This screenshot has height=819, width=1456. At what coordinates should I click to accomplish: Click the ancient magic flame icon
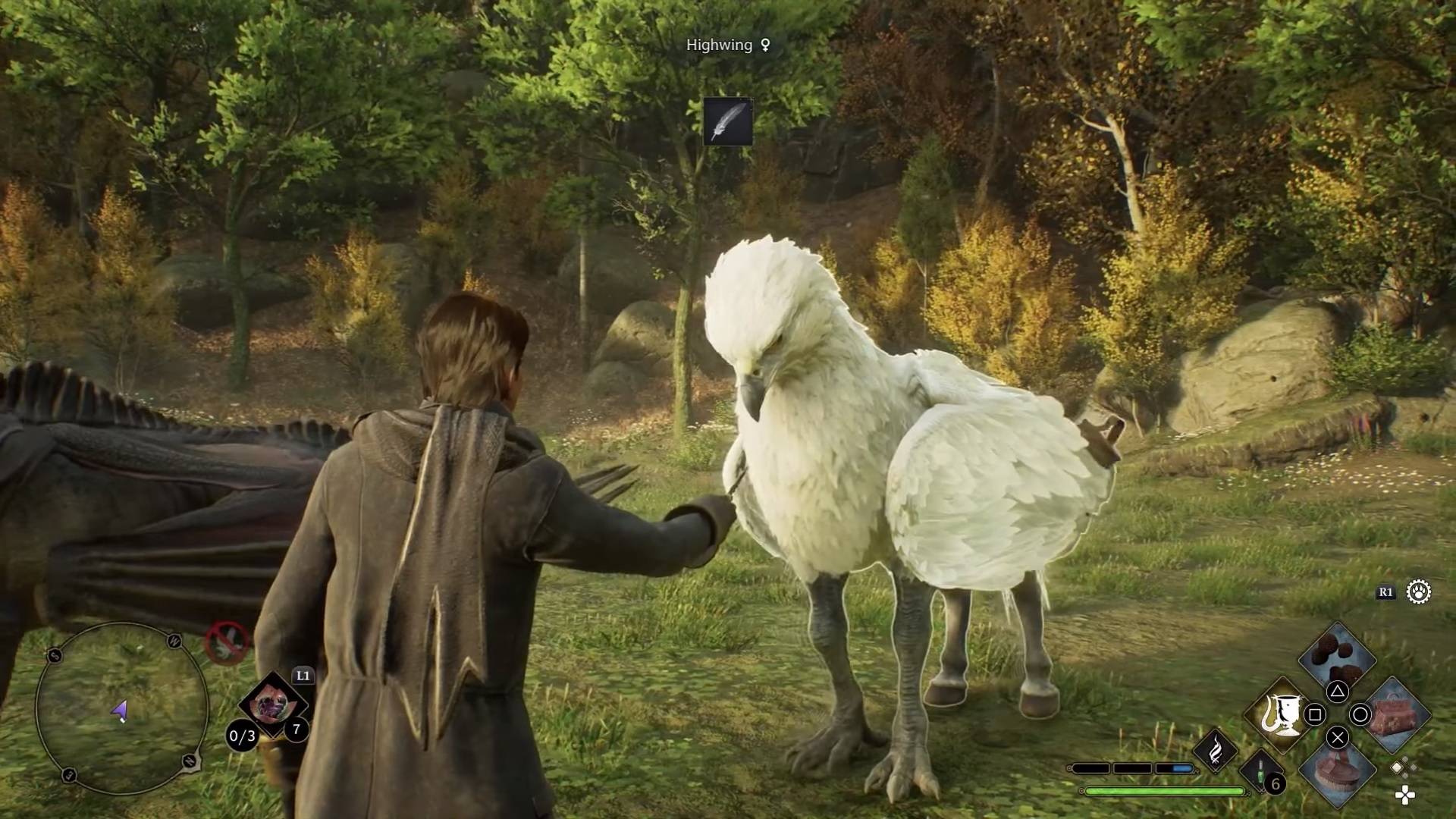(x=1215, y=751)
